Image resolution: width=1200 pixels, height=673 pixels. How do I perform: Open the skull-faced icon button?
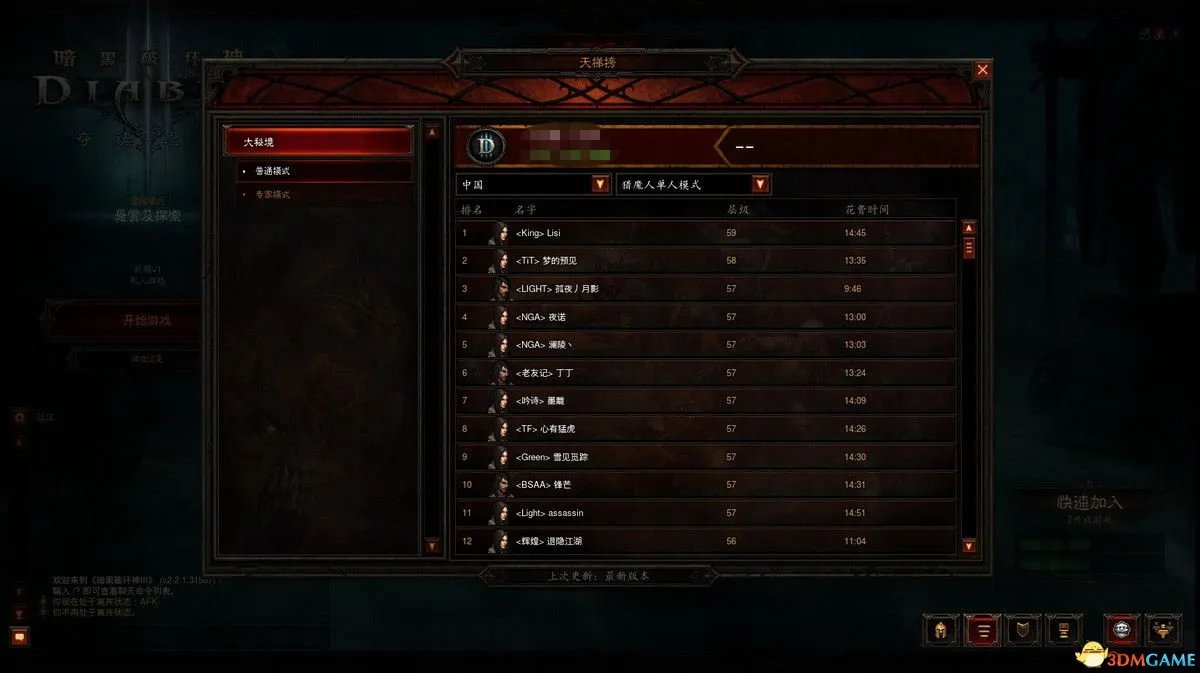1121,630
